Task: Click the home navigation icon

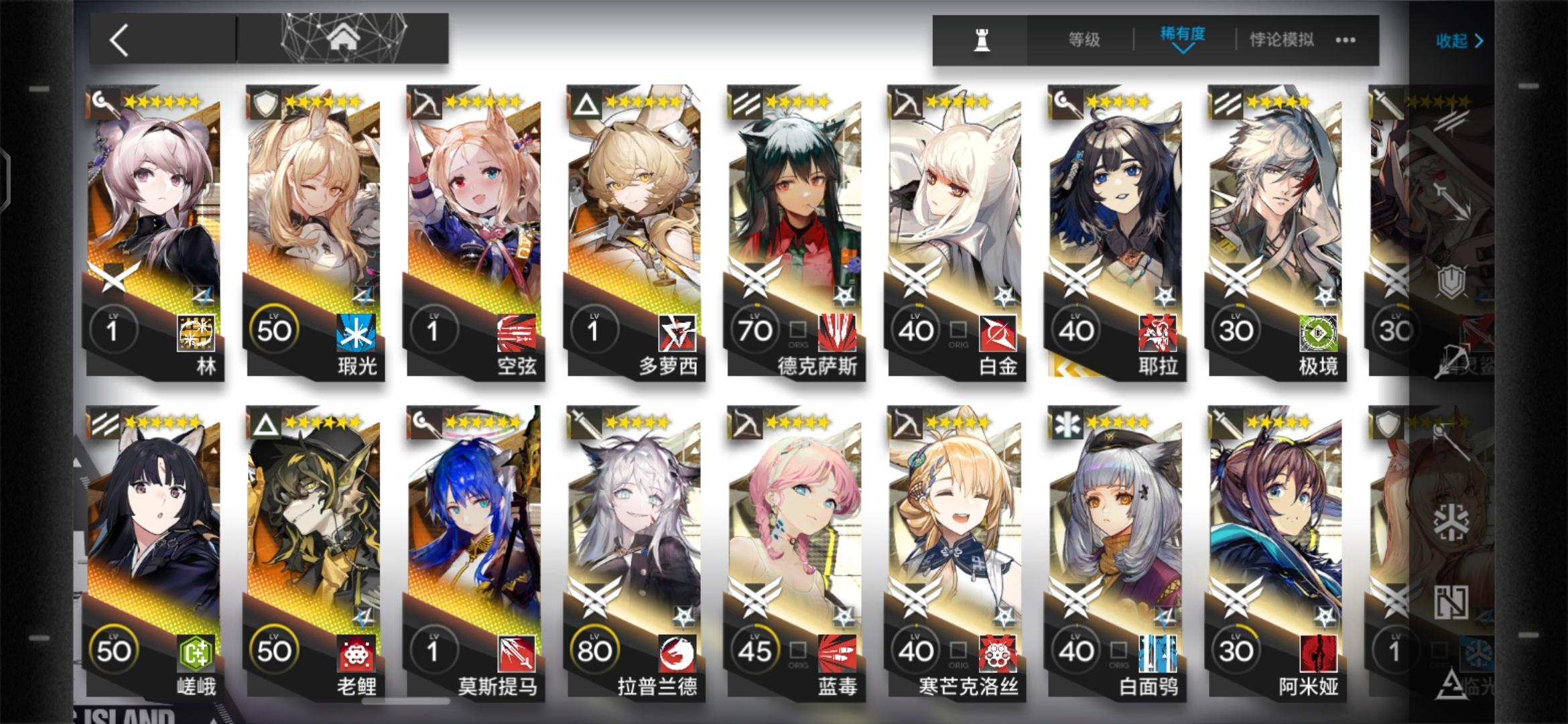Action: [344, 37]
